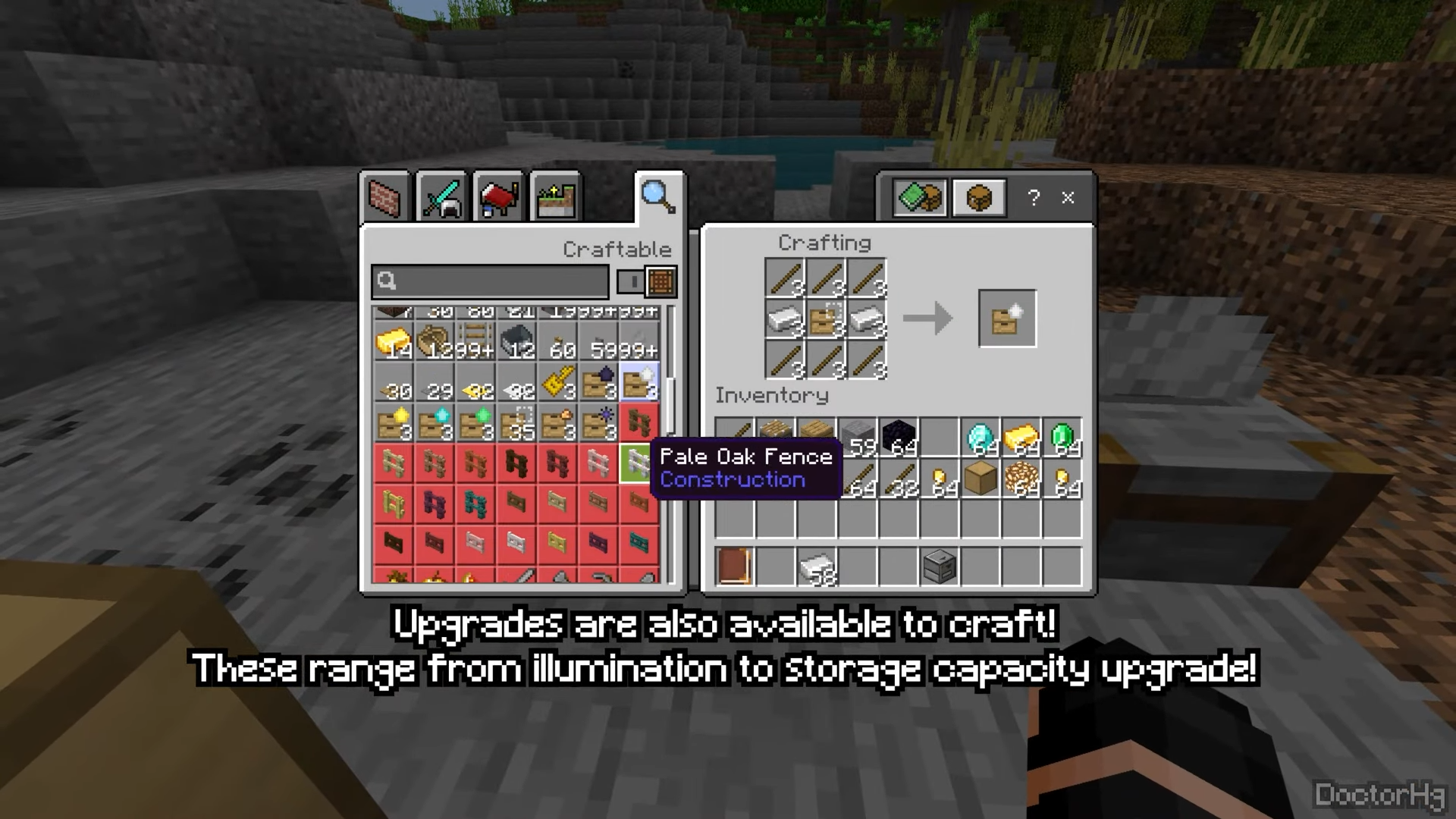Take the crafted upgrade from output slot
The image size is (1456, 819).
pyautogui.click(x=1007, y=318)
